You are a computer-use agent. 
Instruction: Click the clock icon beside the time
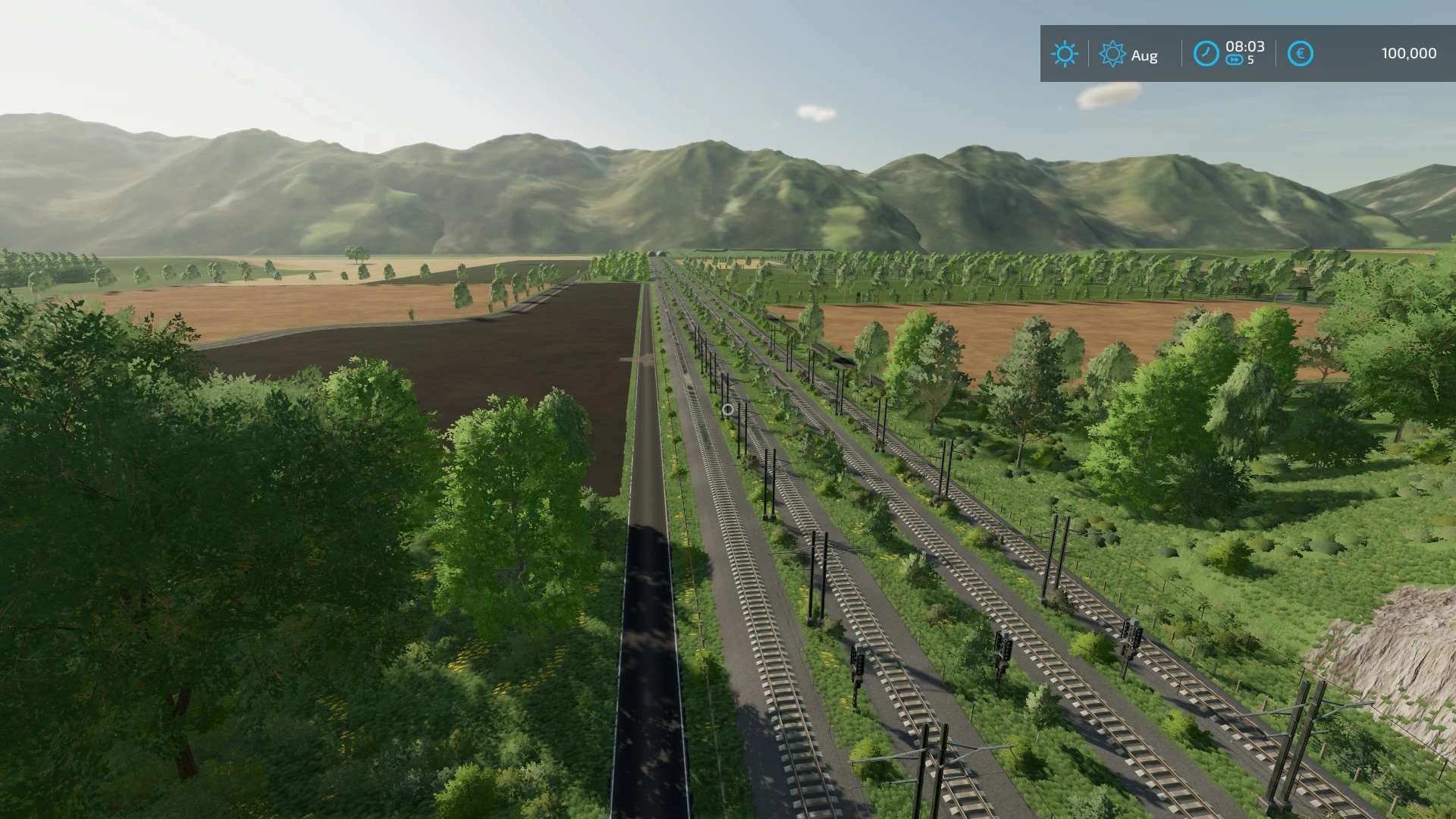(x=1206, y=54)
